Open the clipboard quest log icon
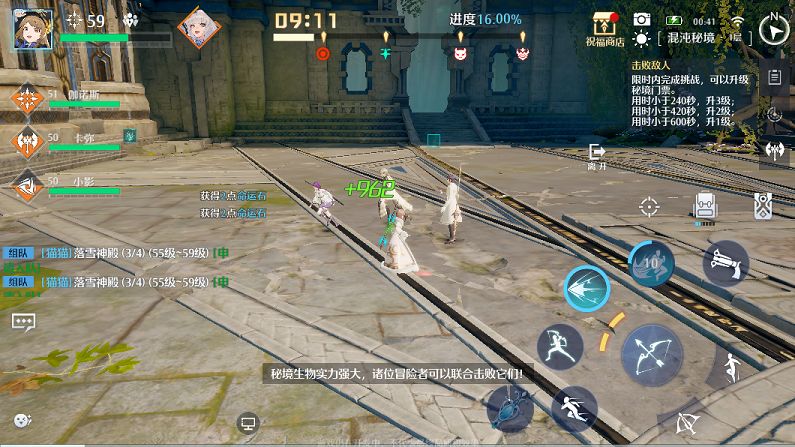Screen dimensions: 795x447 tap(774, 77)
